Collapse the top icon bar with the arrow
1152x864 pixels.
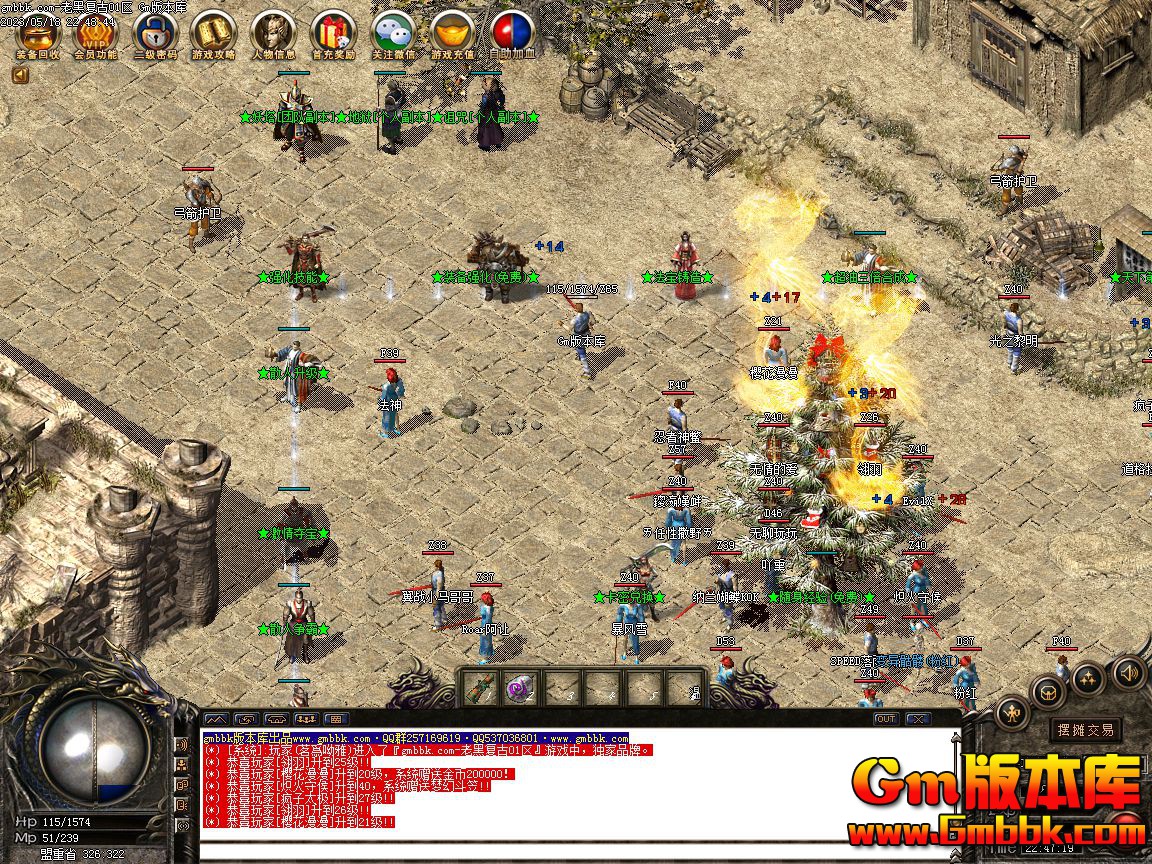pos(20,74)
